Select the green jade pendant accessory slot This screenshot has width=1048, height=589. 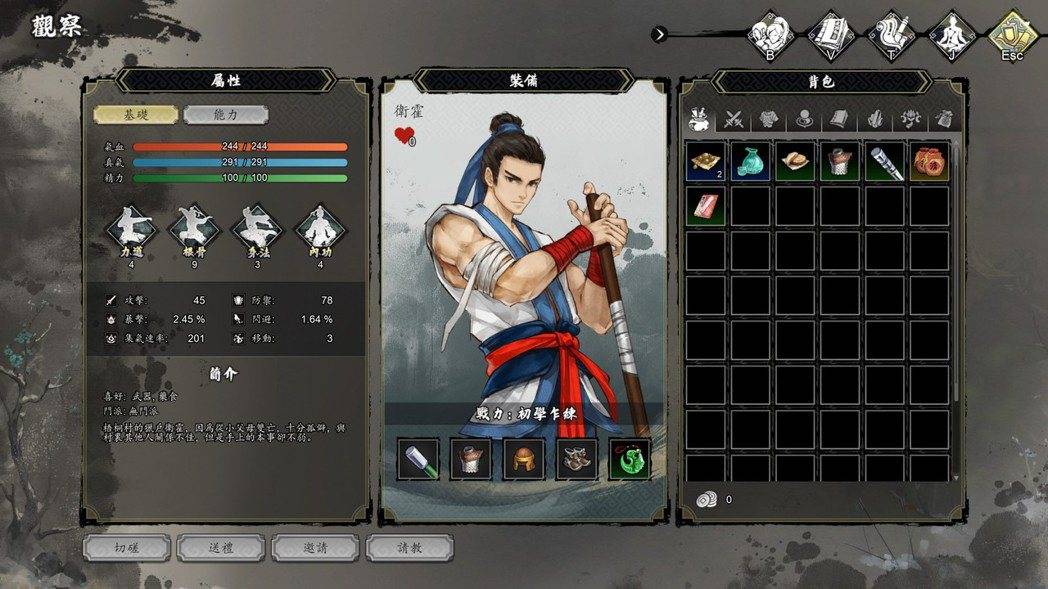pyautogui.click(x=630, y=459)
